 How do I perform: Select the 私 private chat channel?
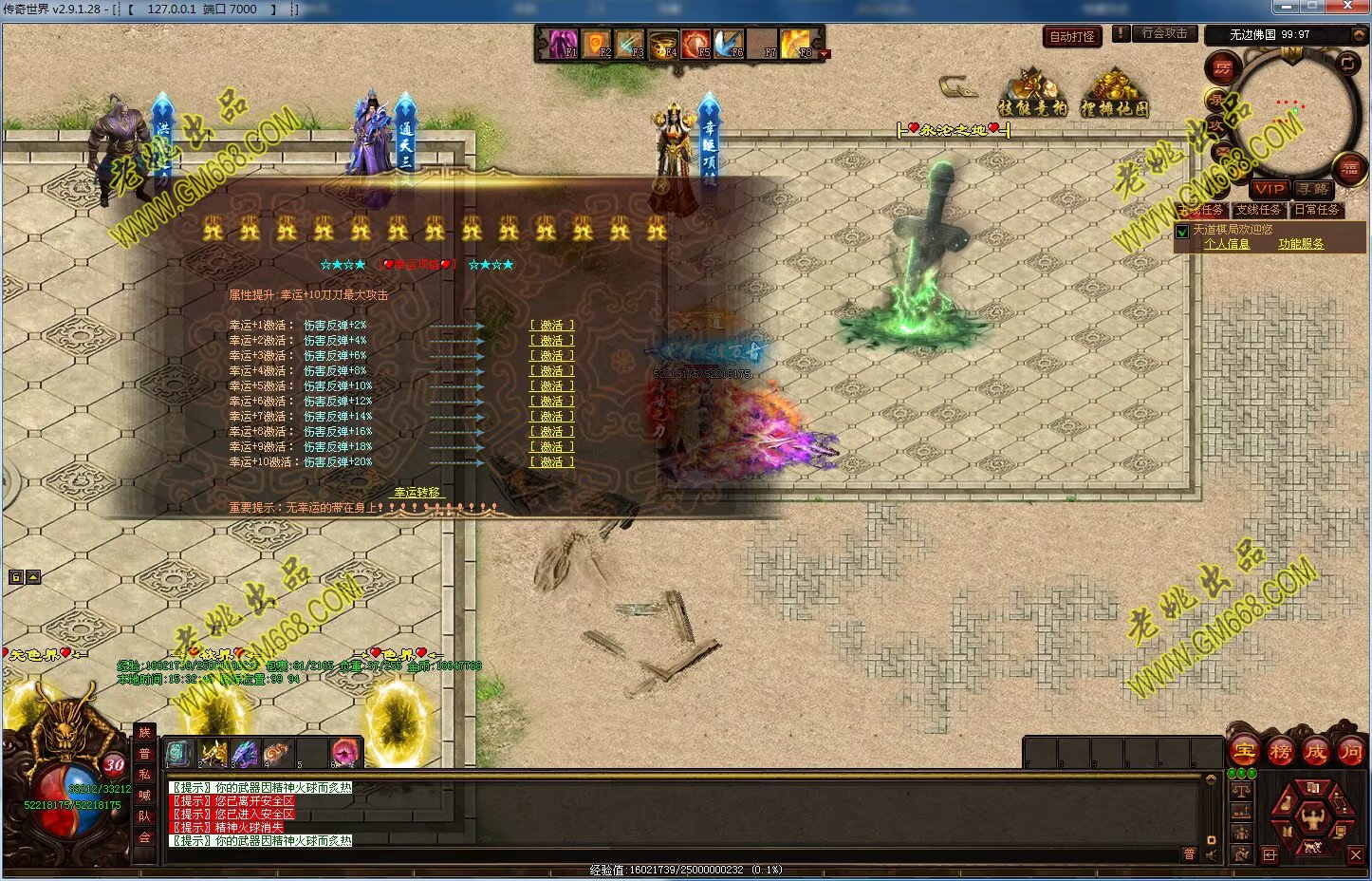(x=144, y=774)
